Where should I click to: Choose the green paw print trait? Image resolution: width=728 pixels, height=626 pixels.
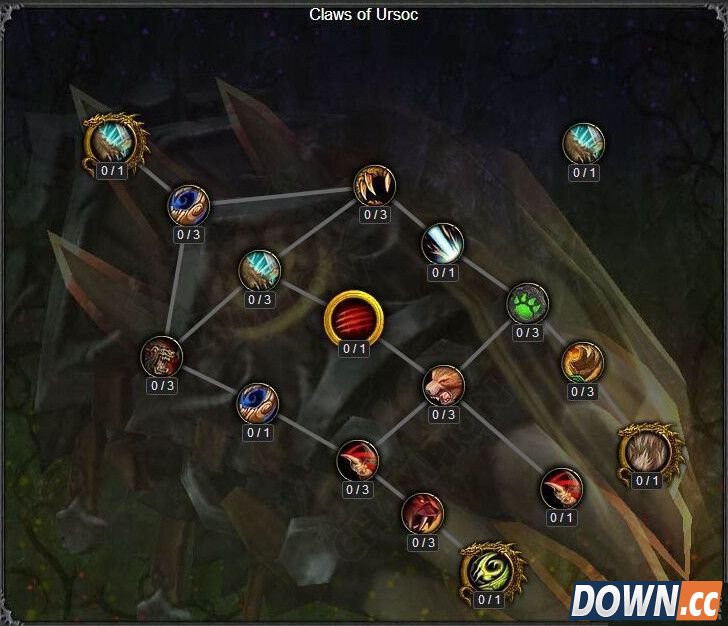pos(527,303)
